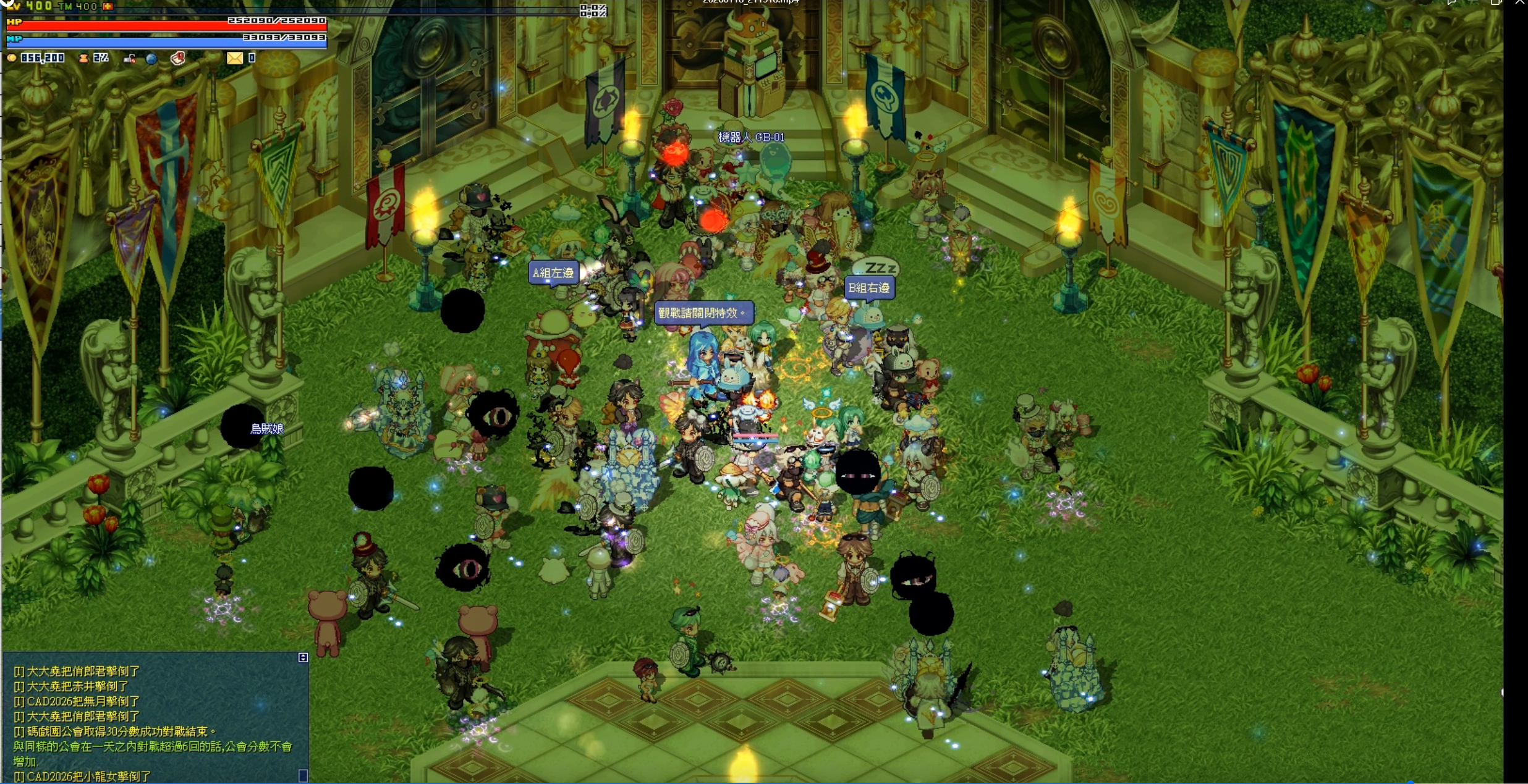Open the yellow envelope mail icon
Screen dimensions: 1528x784
[235, 58]
